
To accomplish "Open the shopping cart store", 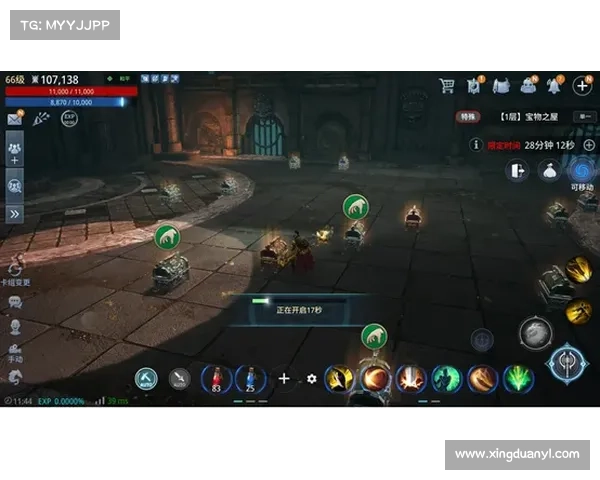I will [447, 86].
